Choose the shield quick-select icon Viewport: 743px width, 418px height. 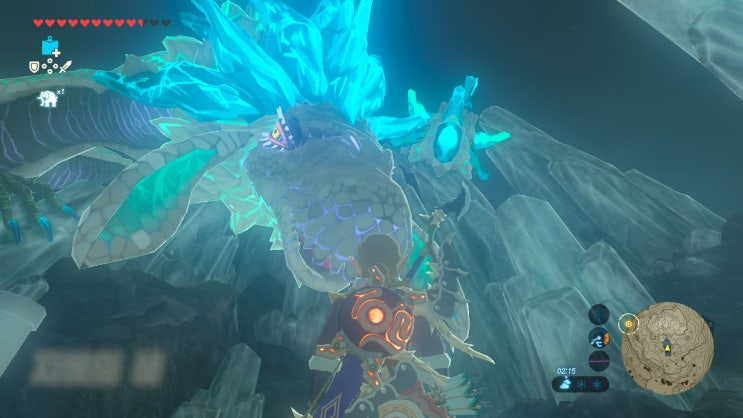[x=33, y=67]
